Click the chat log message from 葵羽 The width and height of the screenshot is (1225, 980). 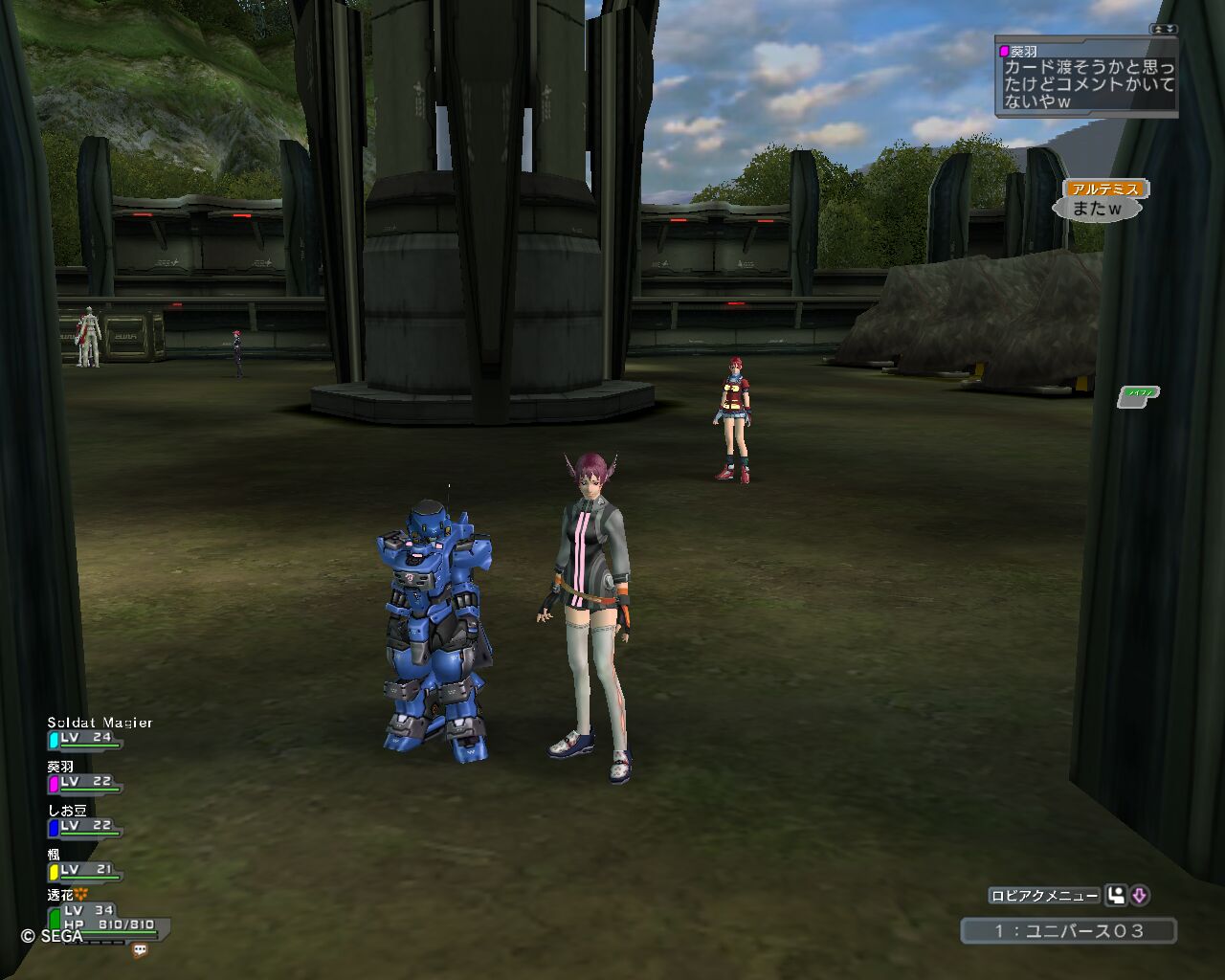coord(1088,84)
